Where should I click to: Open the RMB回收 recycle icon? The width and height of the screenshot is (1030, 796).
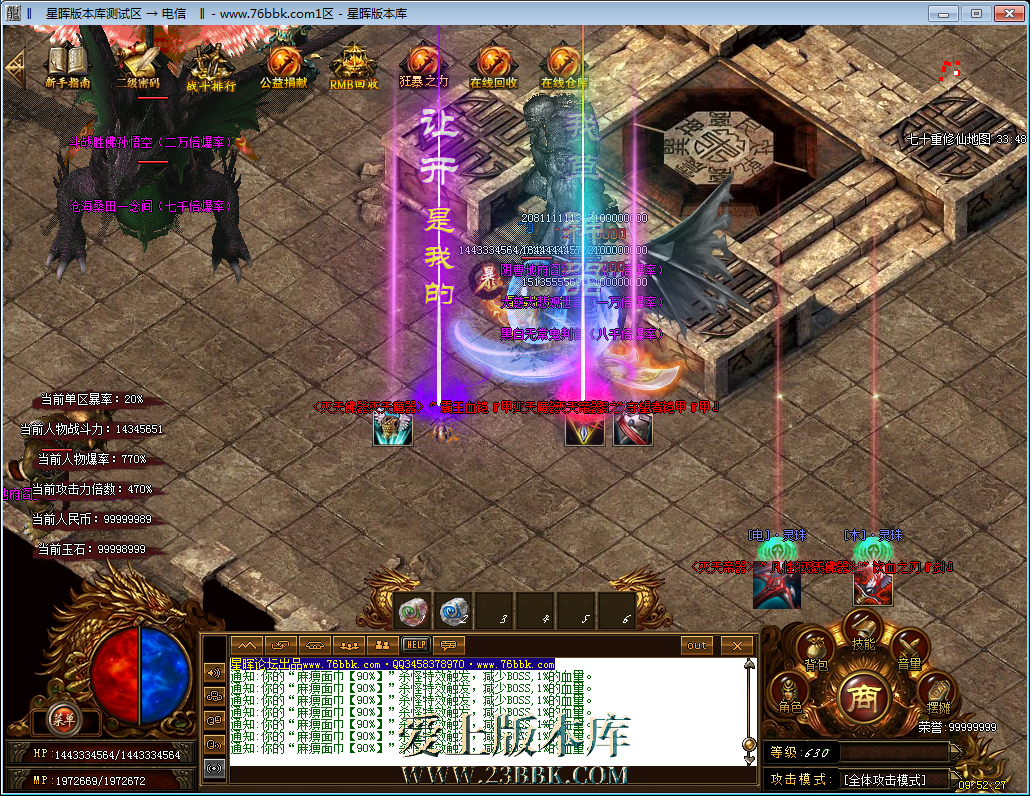pos(354,66)
